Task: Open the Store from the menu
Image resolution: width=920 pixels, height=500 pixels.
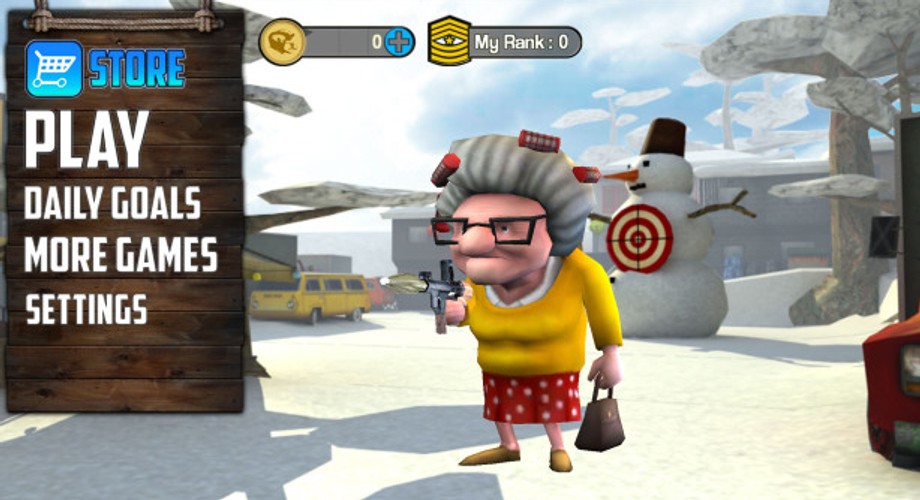Action: click(137, 68)
